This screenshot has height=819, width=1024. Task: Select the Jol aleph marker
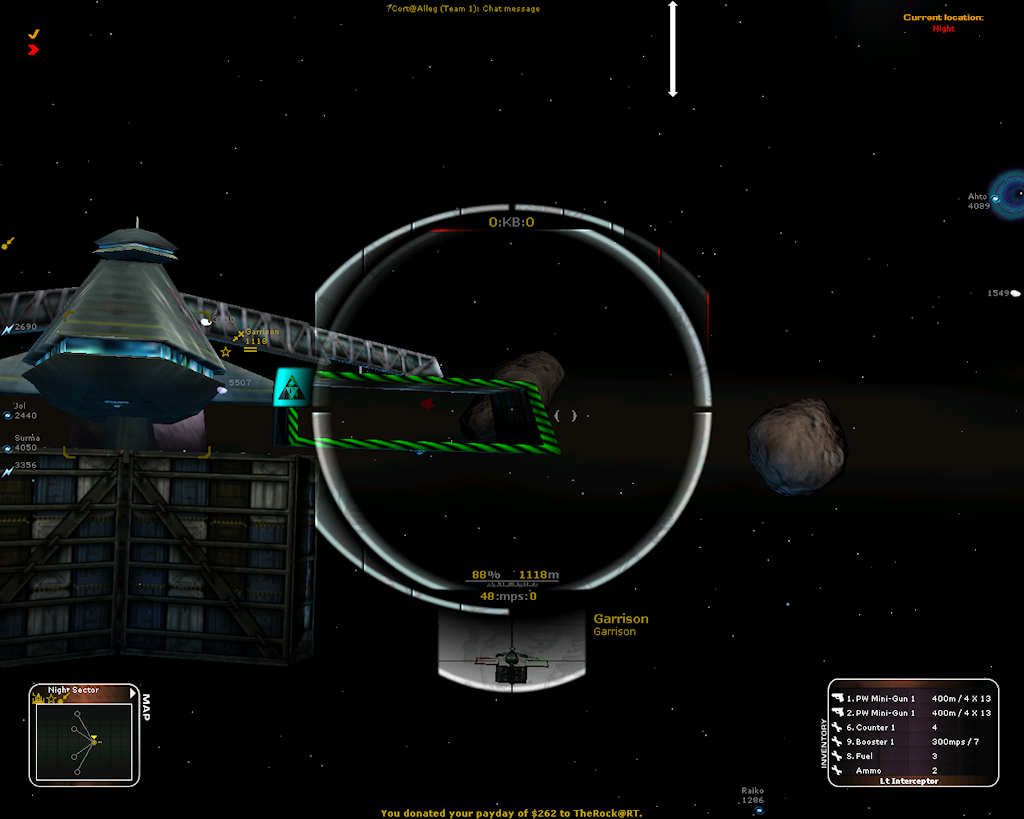[x=8, y=415]
